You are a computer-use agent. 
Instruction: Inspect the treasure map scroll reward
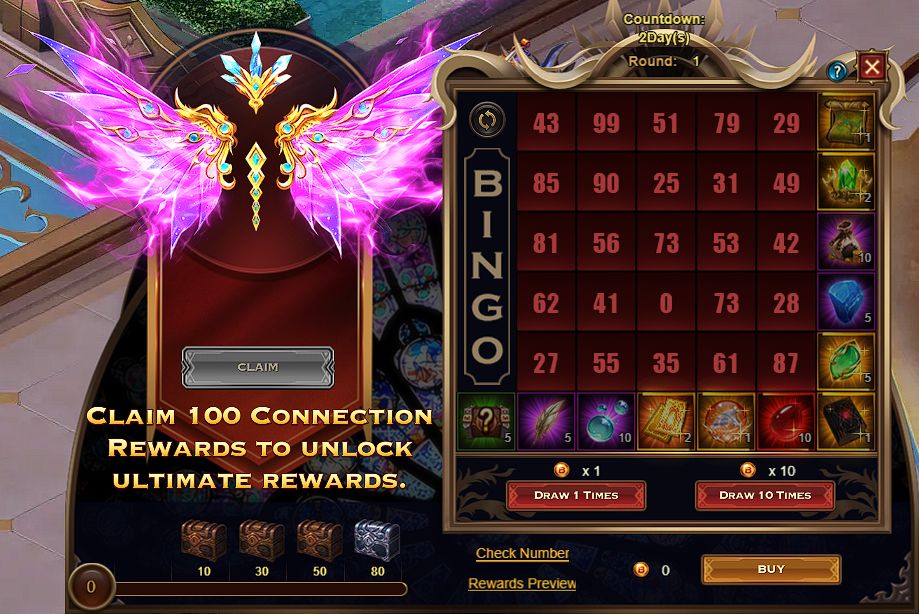846,122
